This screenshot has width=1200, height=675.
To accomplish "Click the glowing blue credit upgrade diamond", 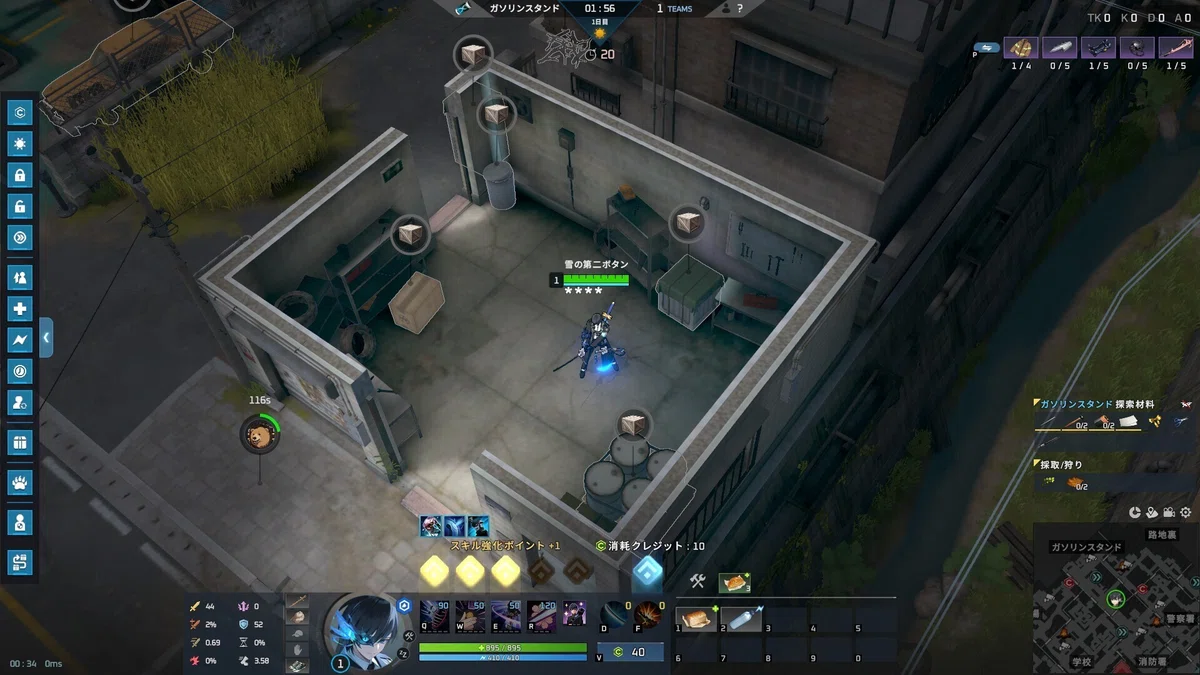I will click(648, 571).
